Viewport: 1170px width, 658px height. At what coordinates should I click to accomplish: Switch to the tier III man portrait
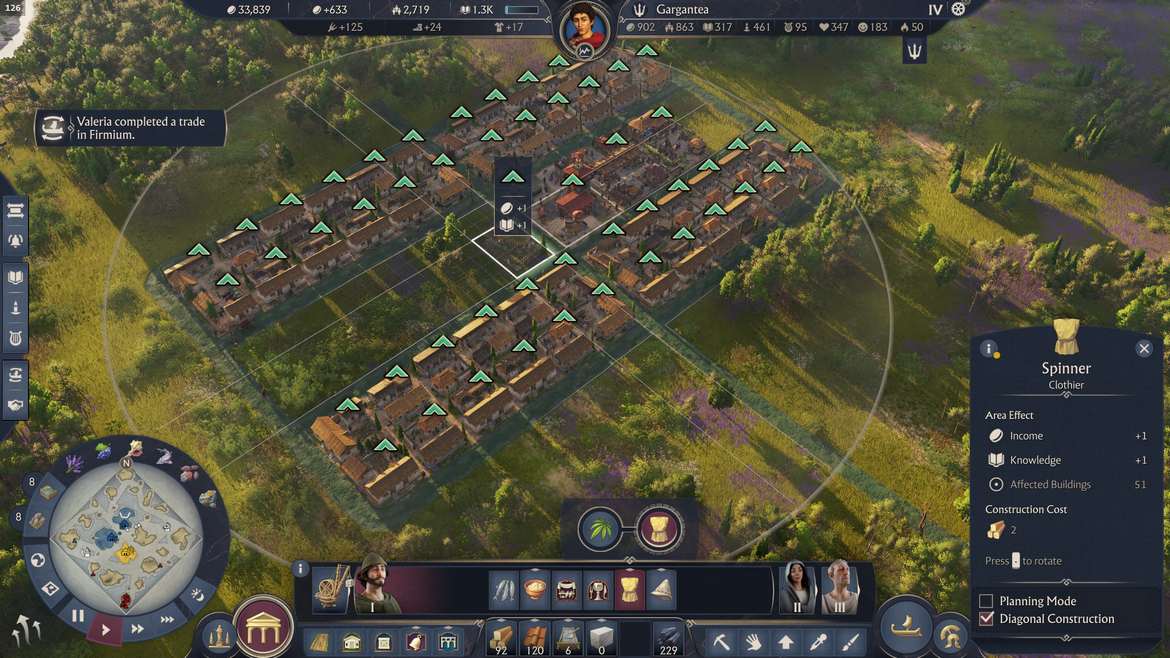tap(840, 586)
